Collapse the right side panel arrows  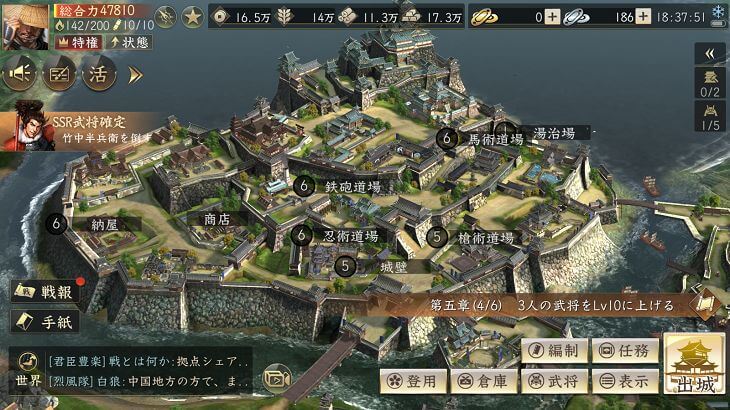pyautogui.click(x=710, y=54)
